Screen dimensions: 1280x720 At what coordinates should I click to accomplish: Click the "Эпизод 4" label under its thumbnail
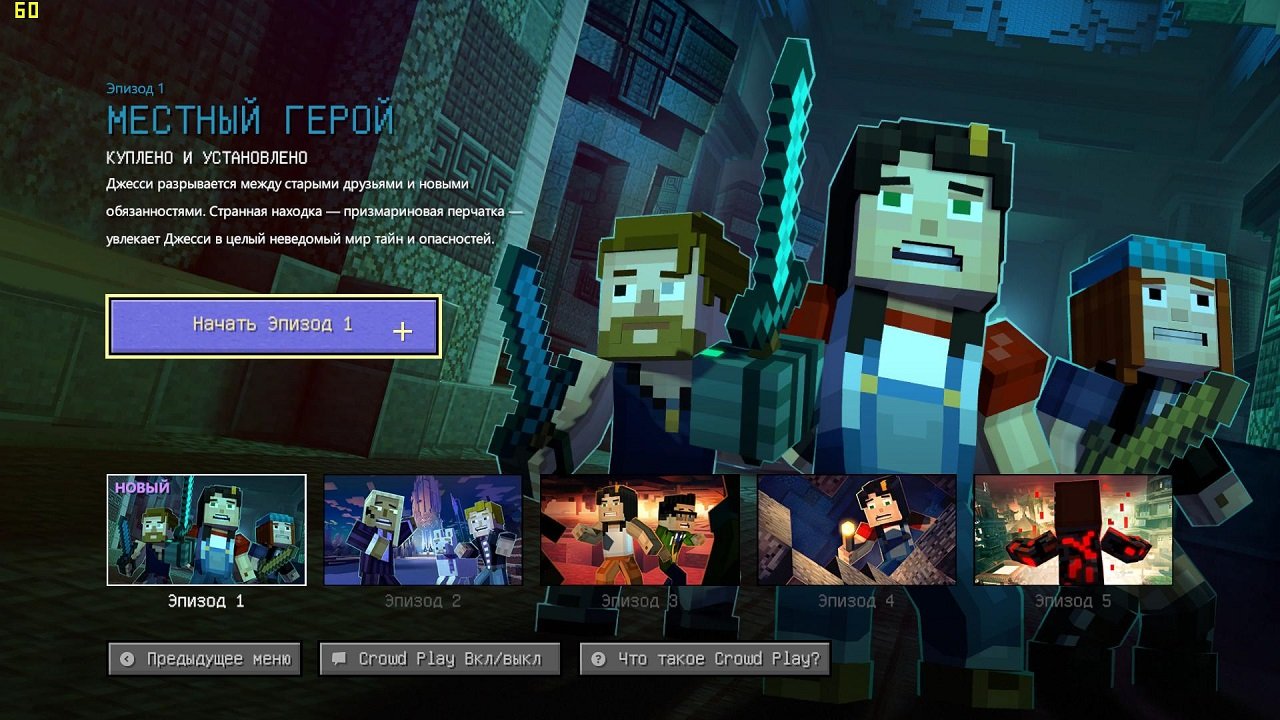tap(855, 600)
